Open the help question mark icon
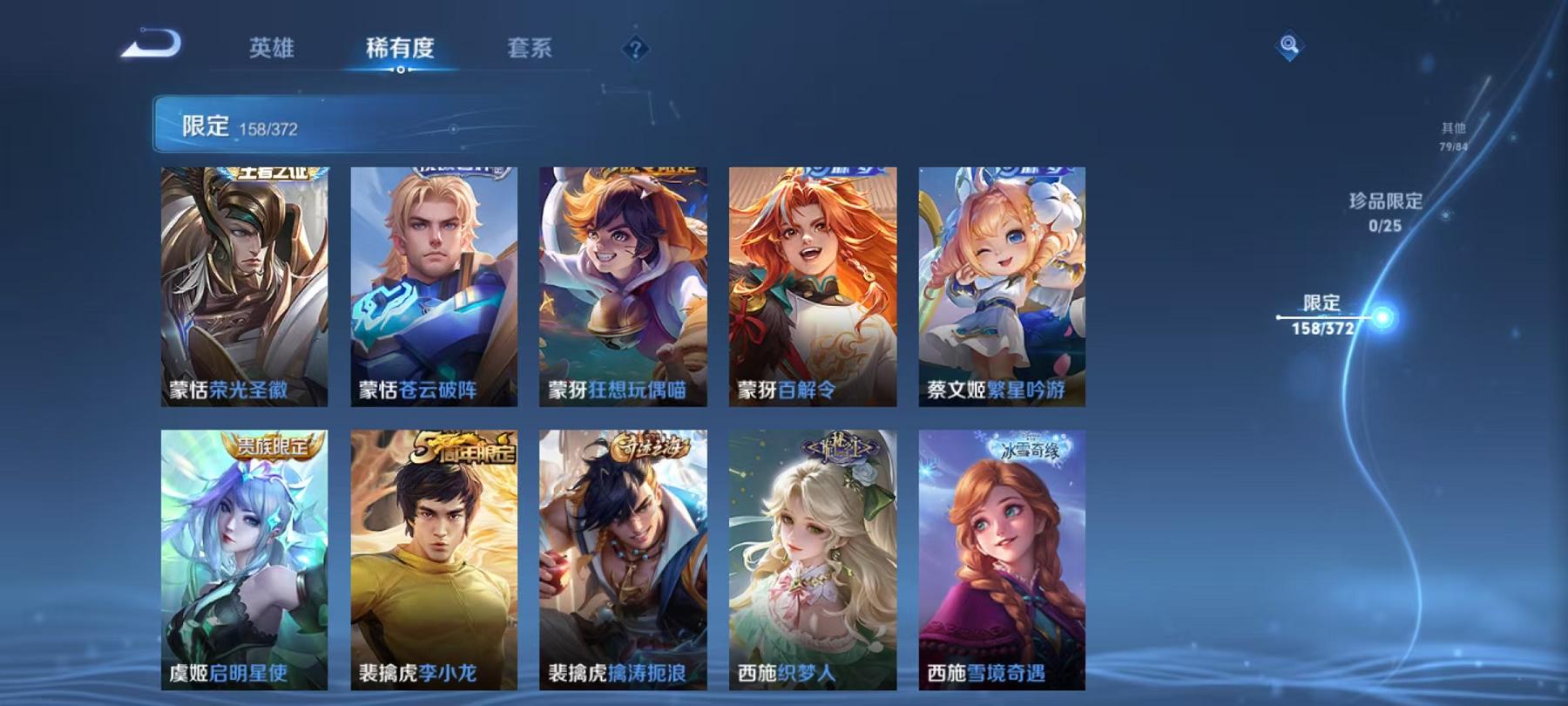Viewport: 1568px width, 706px height. coord(637,48)
